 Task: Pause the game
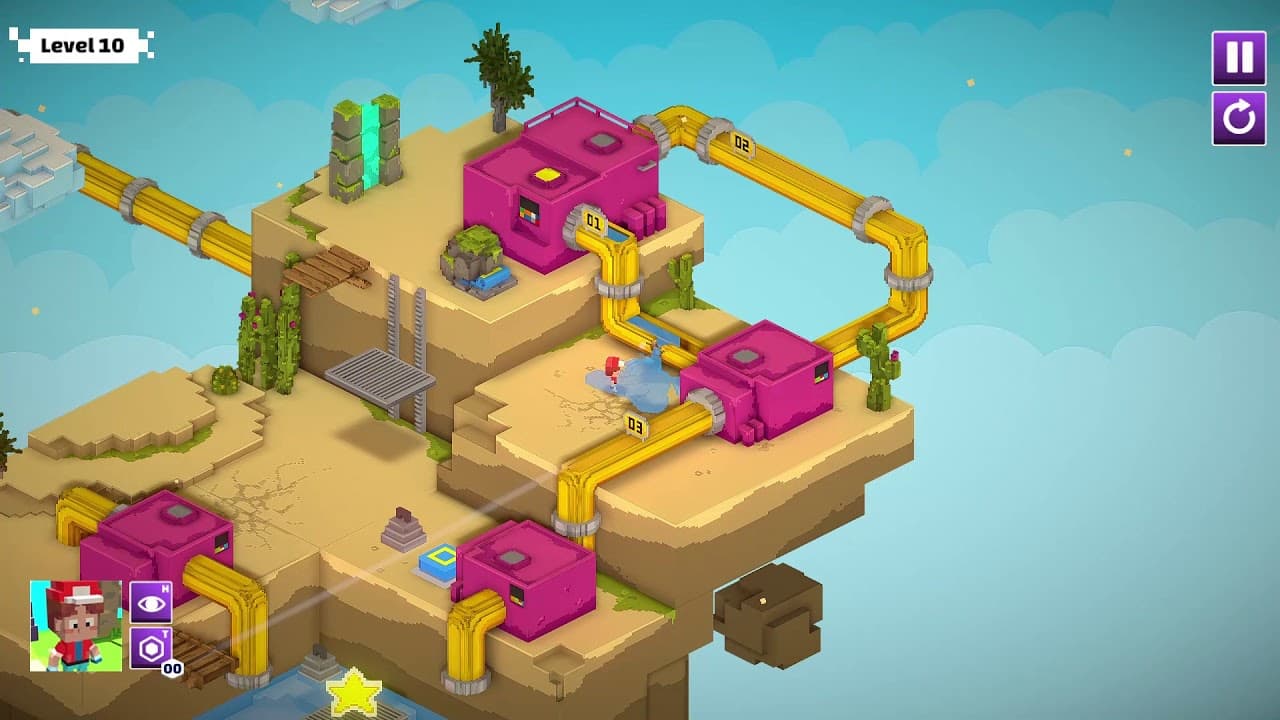[x=1237, y=58]
